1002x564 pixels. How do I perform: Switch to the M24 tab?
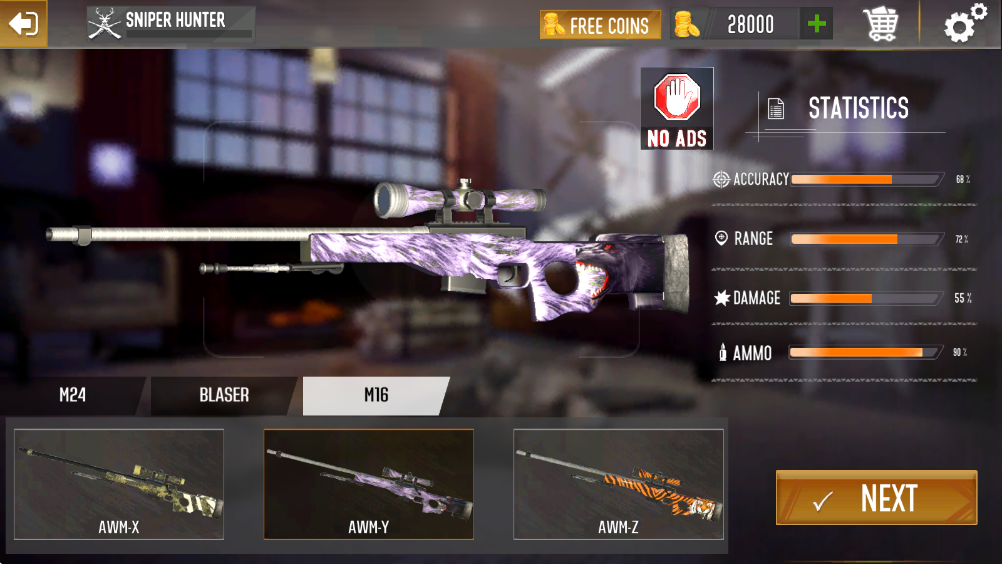tap(72, 395)
